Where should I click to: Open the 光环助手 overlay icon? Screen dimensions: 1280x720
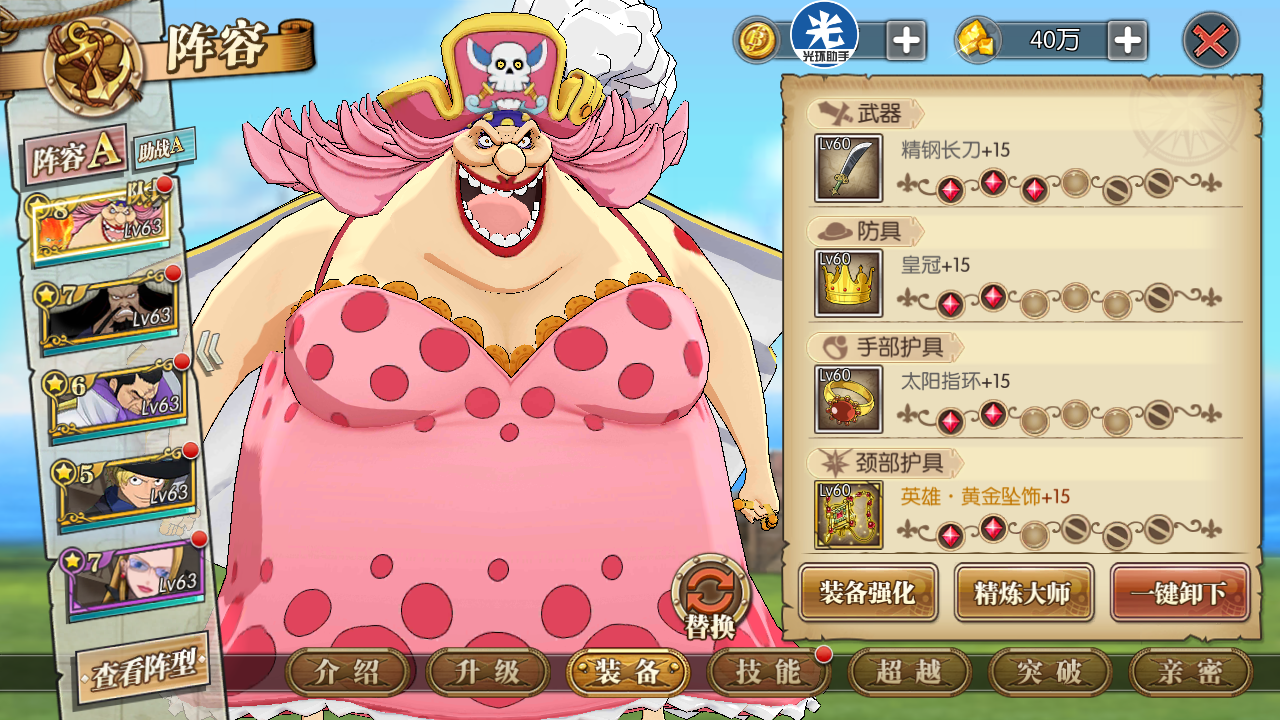point(824,35)
